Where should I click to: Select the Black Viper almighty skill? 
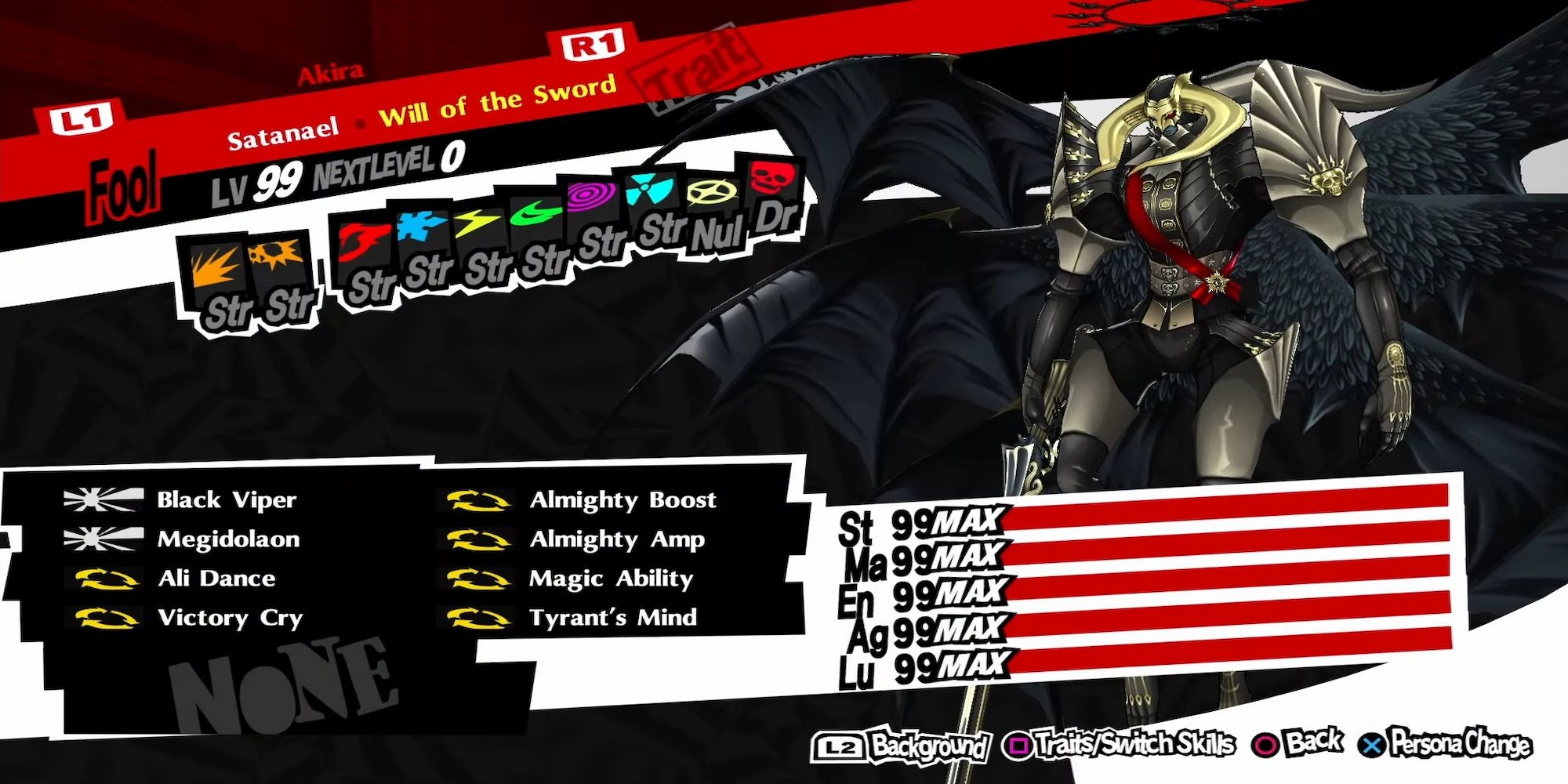click(227, 500)
